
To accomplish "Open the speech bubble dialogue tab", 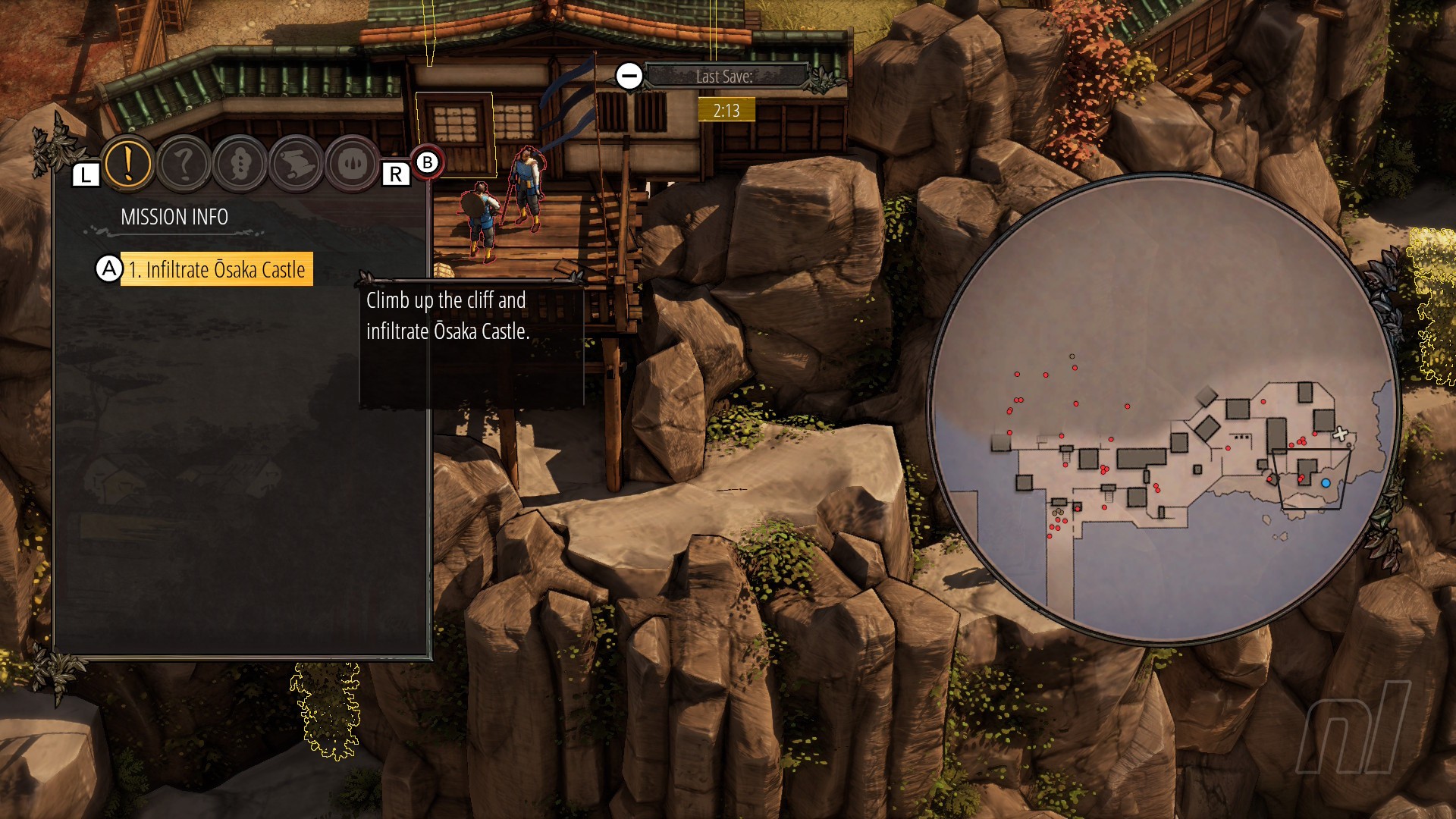I will pos(240,164).
